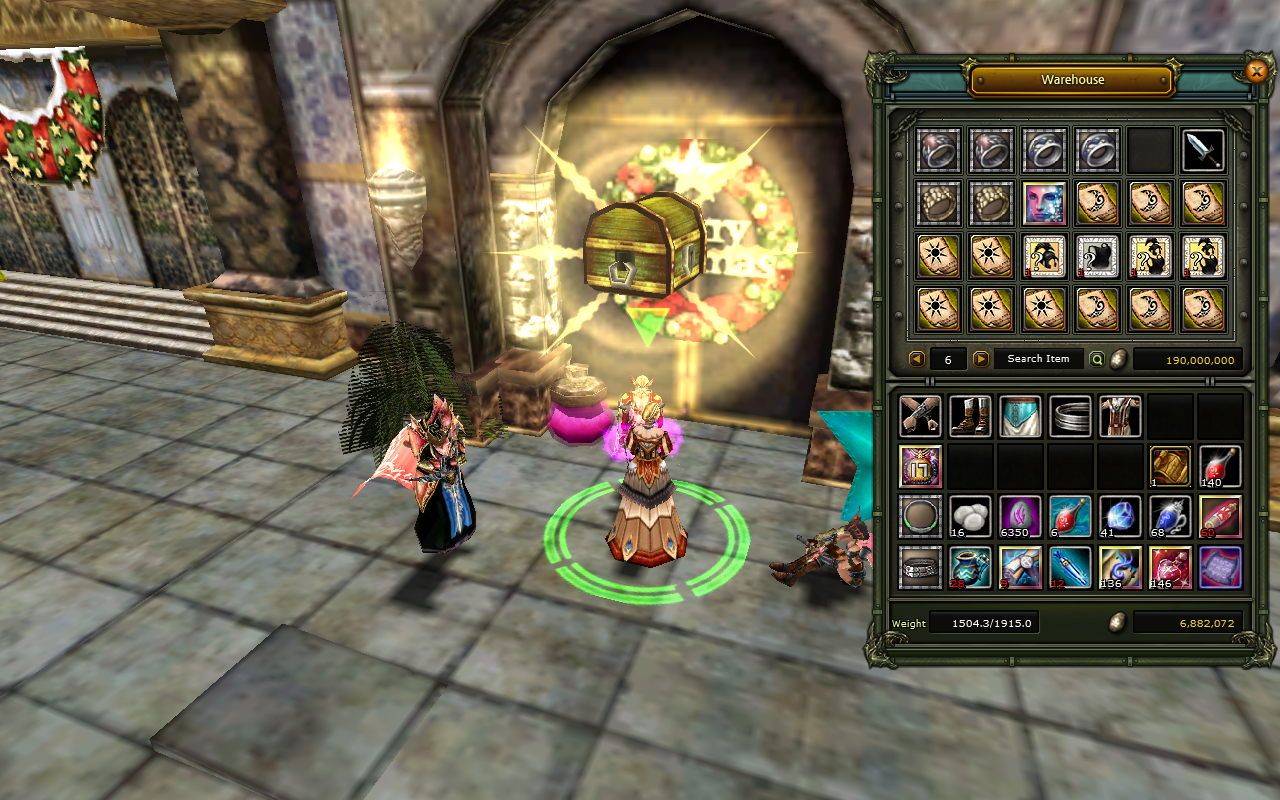This screenshot has height=800, width=1280.
Task: Close the Warehouse window
Action: click(1257, 71)
